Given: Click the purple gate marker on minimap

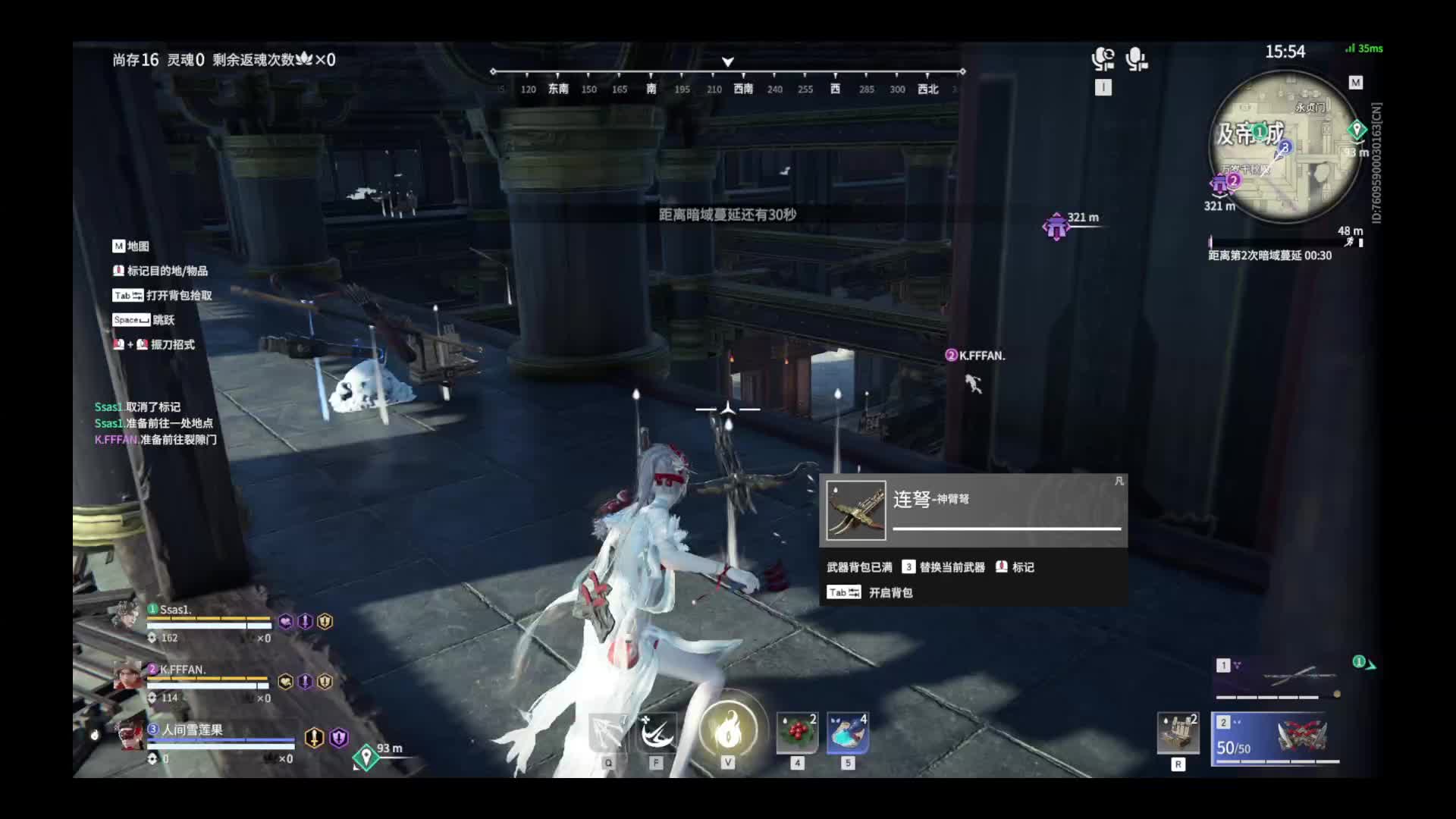Looking at the screenshot, I should click(x=1219, y=184).
